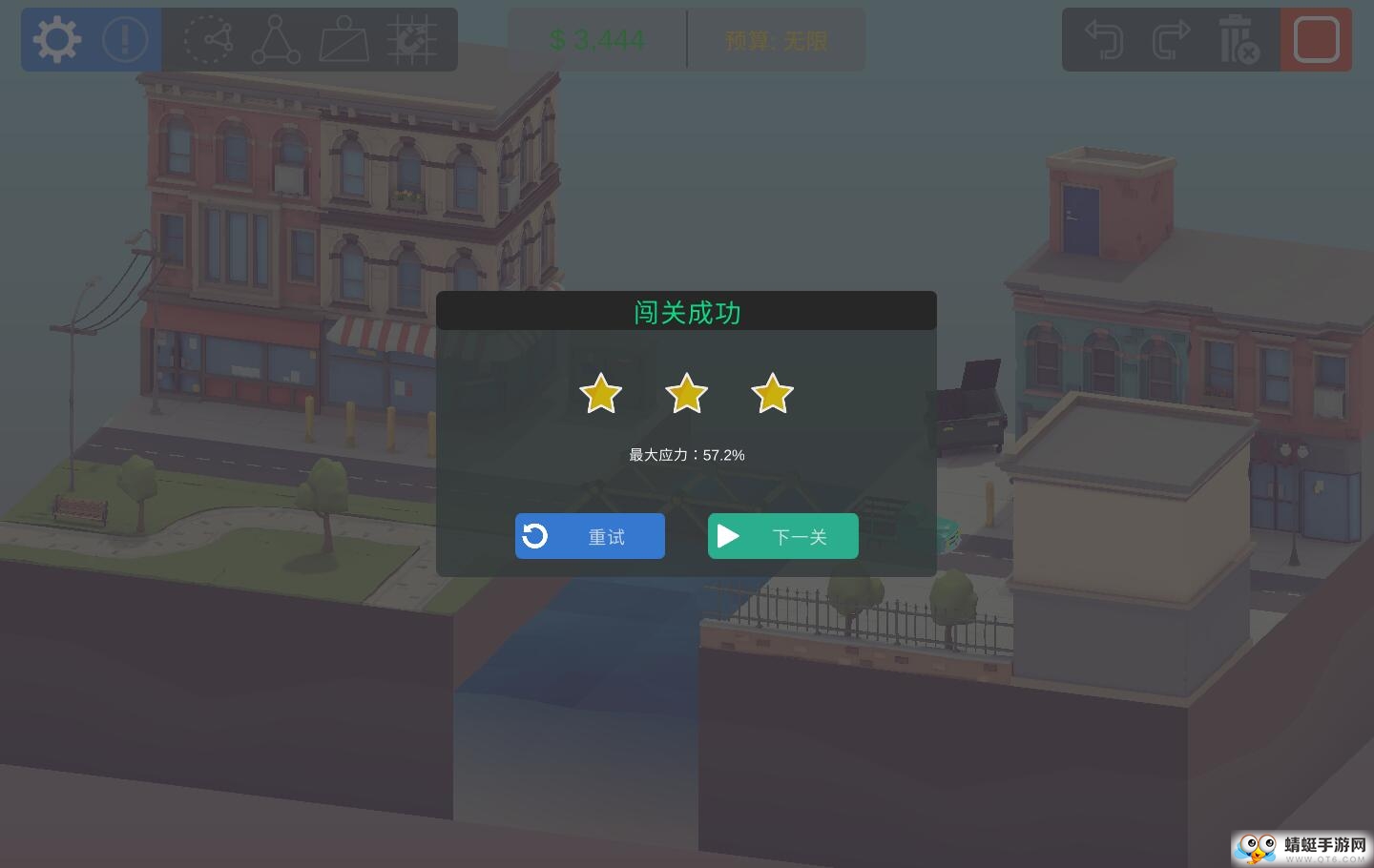Viewport: 1374px width, 868px height.
Task: Click the first gold star
Action: click(x=600, y=393)
